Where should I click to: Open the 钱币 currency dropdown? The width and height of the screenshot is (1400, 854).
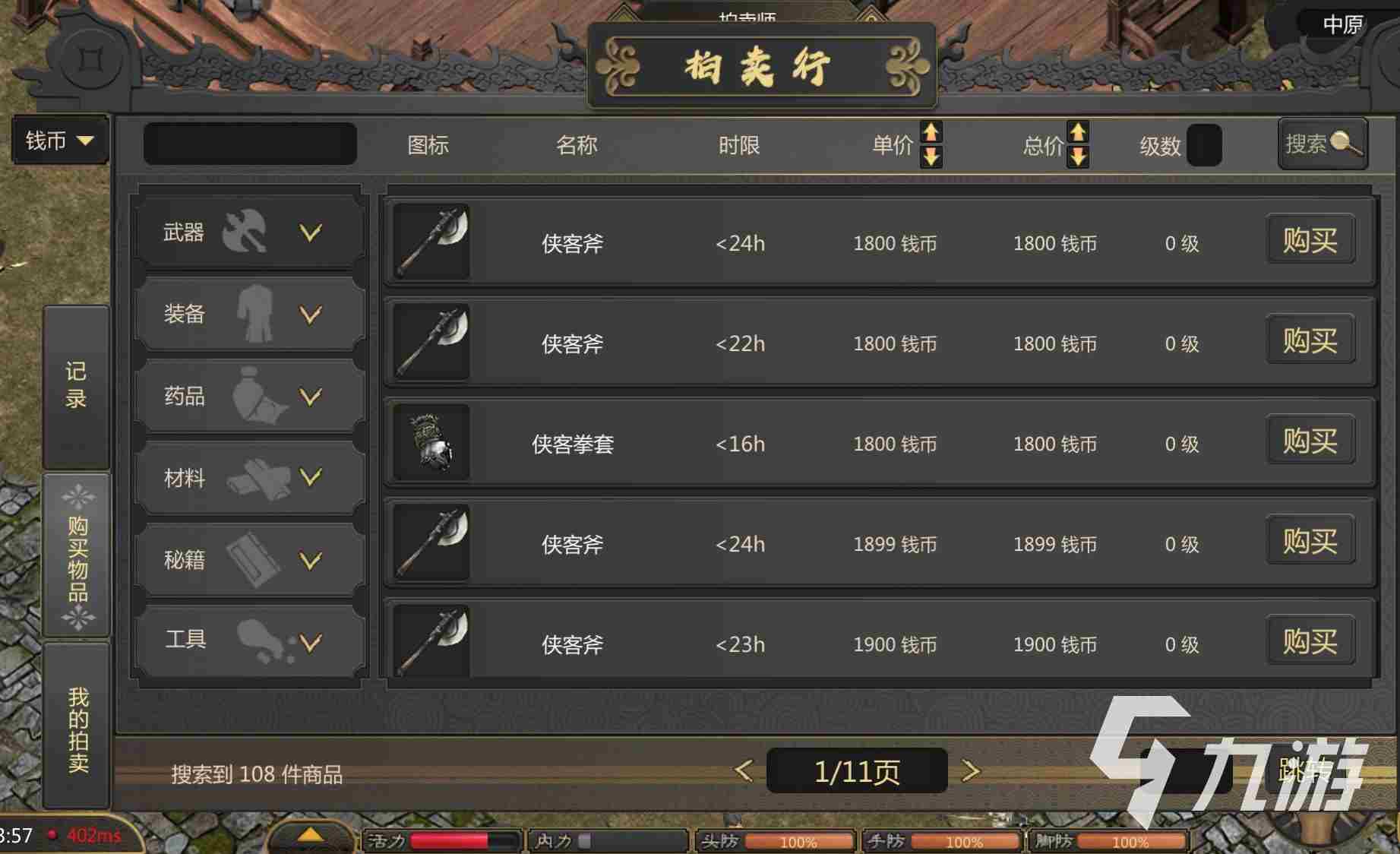pyautogui.click(x=59, y=141)
